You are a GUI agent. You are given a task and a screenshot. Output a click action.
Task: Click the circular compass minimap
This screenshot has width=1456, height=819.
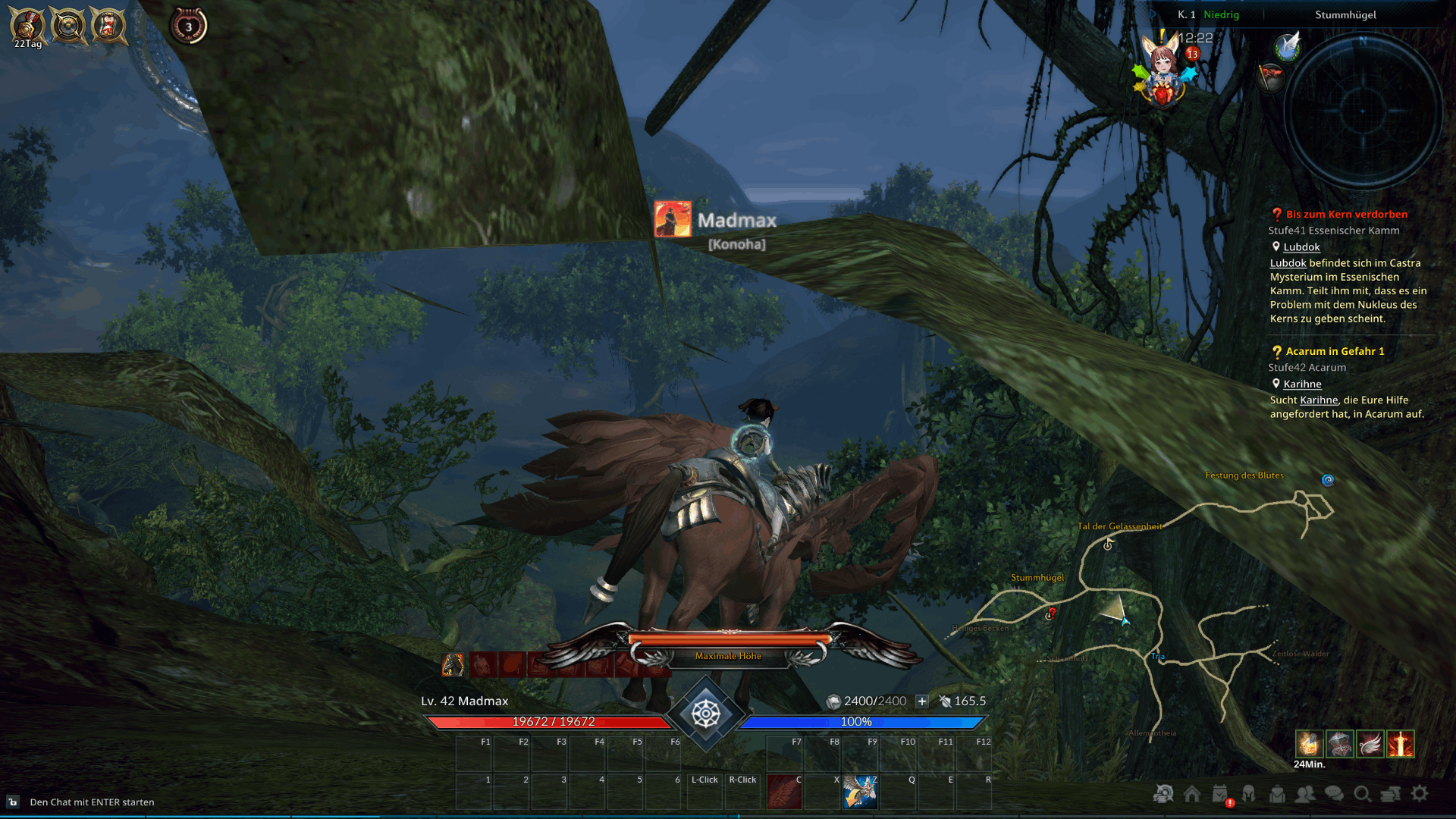pos(1362,111)
